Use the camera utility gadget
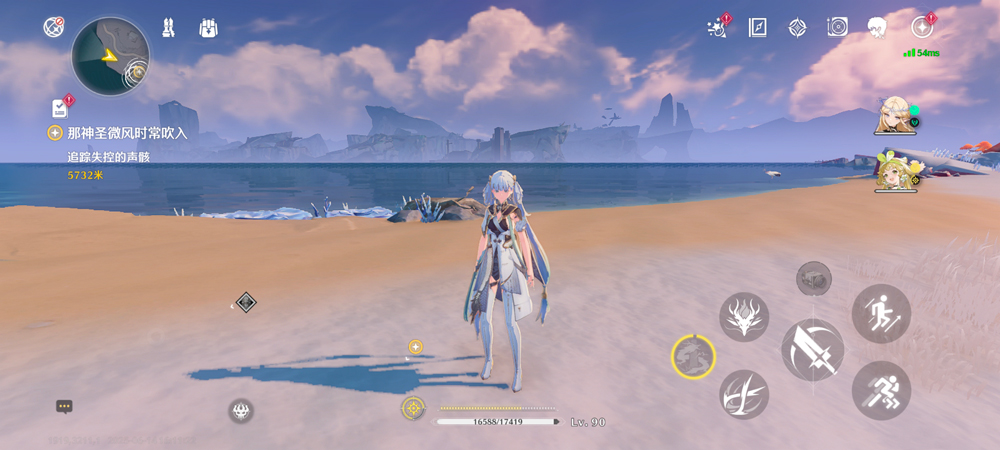This screenshot has height=450, width=1000. click(x=814, y=278)
